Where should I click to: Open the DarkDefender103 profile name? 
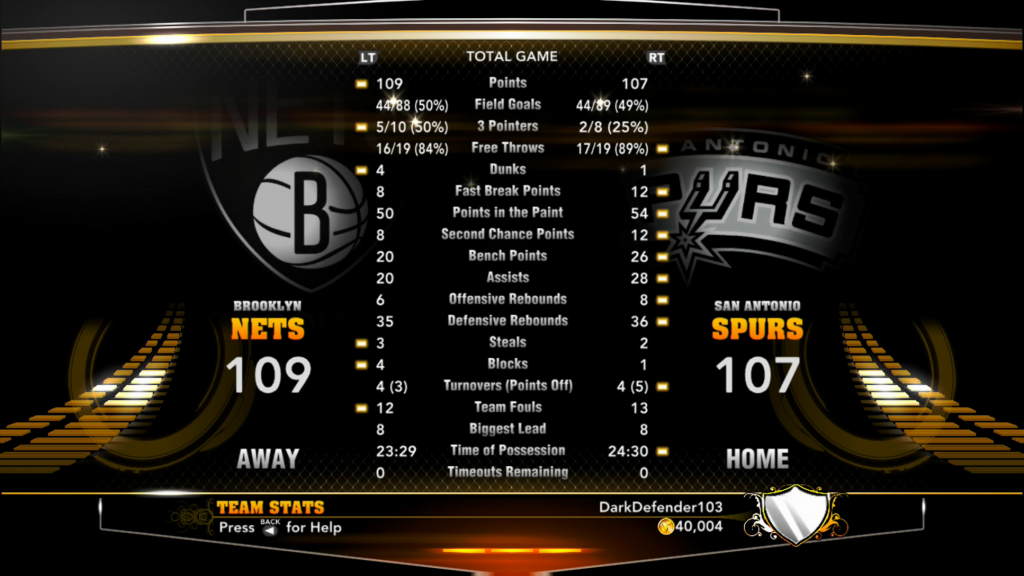tap(660, 507)
